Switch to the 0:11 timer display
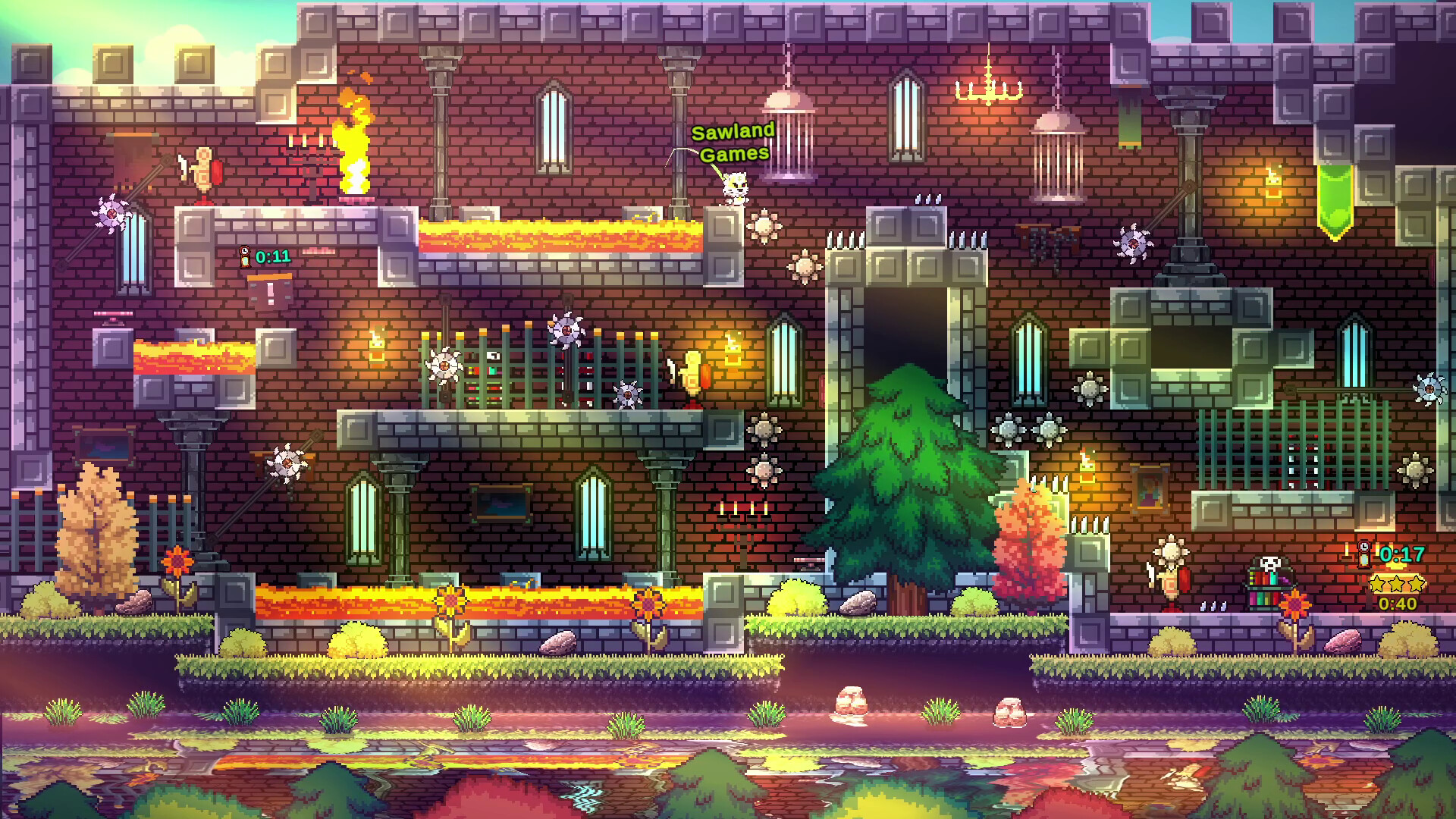This screenshot has width=1456, height=819. click(270, 257)
